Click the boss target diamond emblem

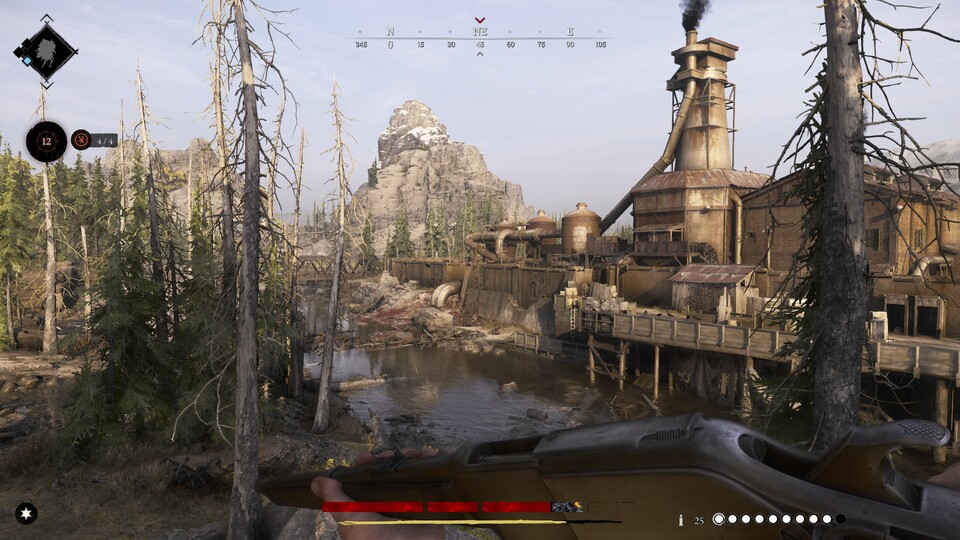46,50
